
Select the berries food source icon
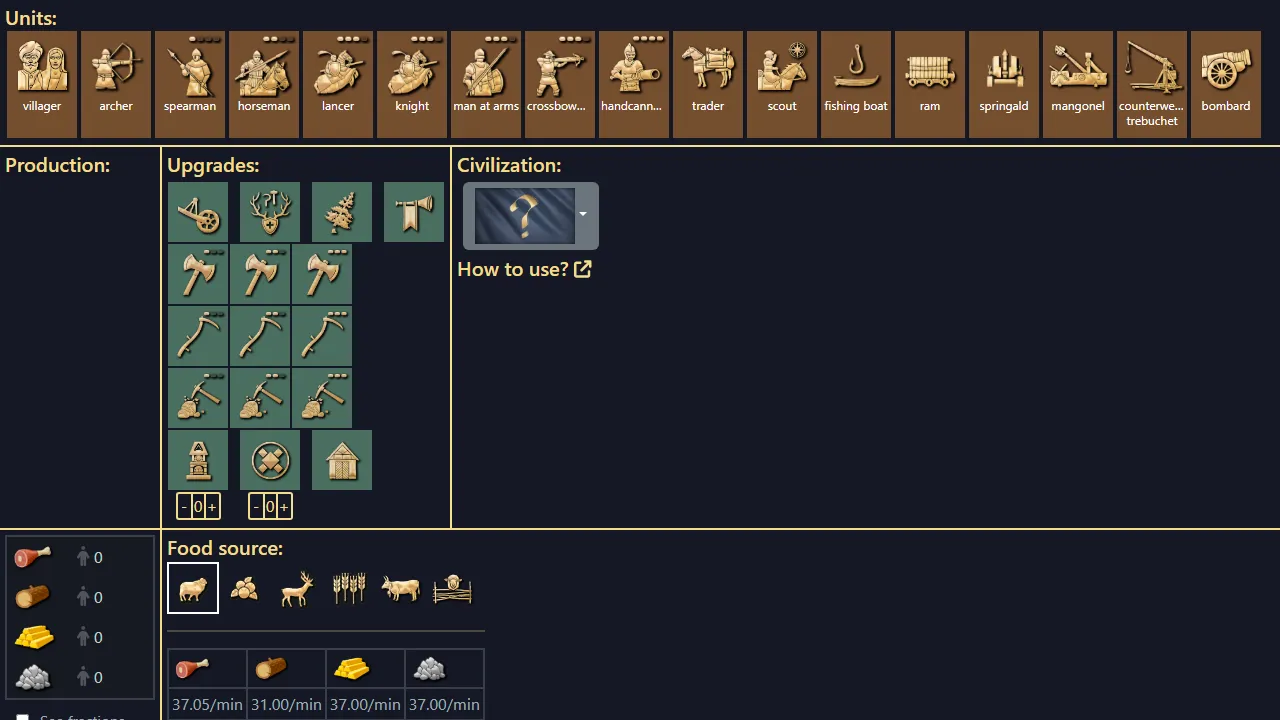[x=245, y=588]
